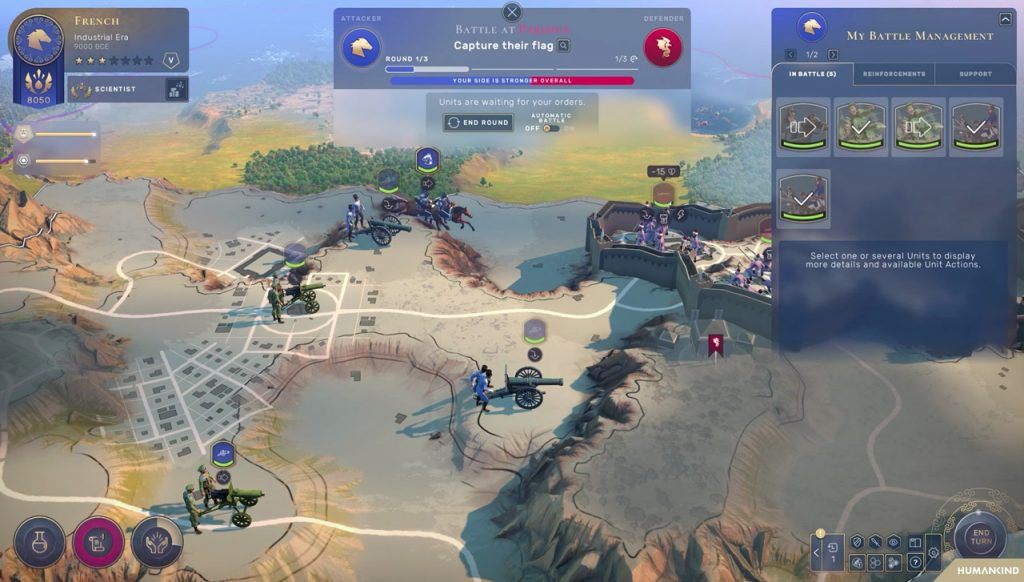
Task: Switch to the Reinforcements tab
Action: pyautogui.click(x=894, y=74)
